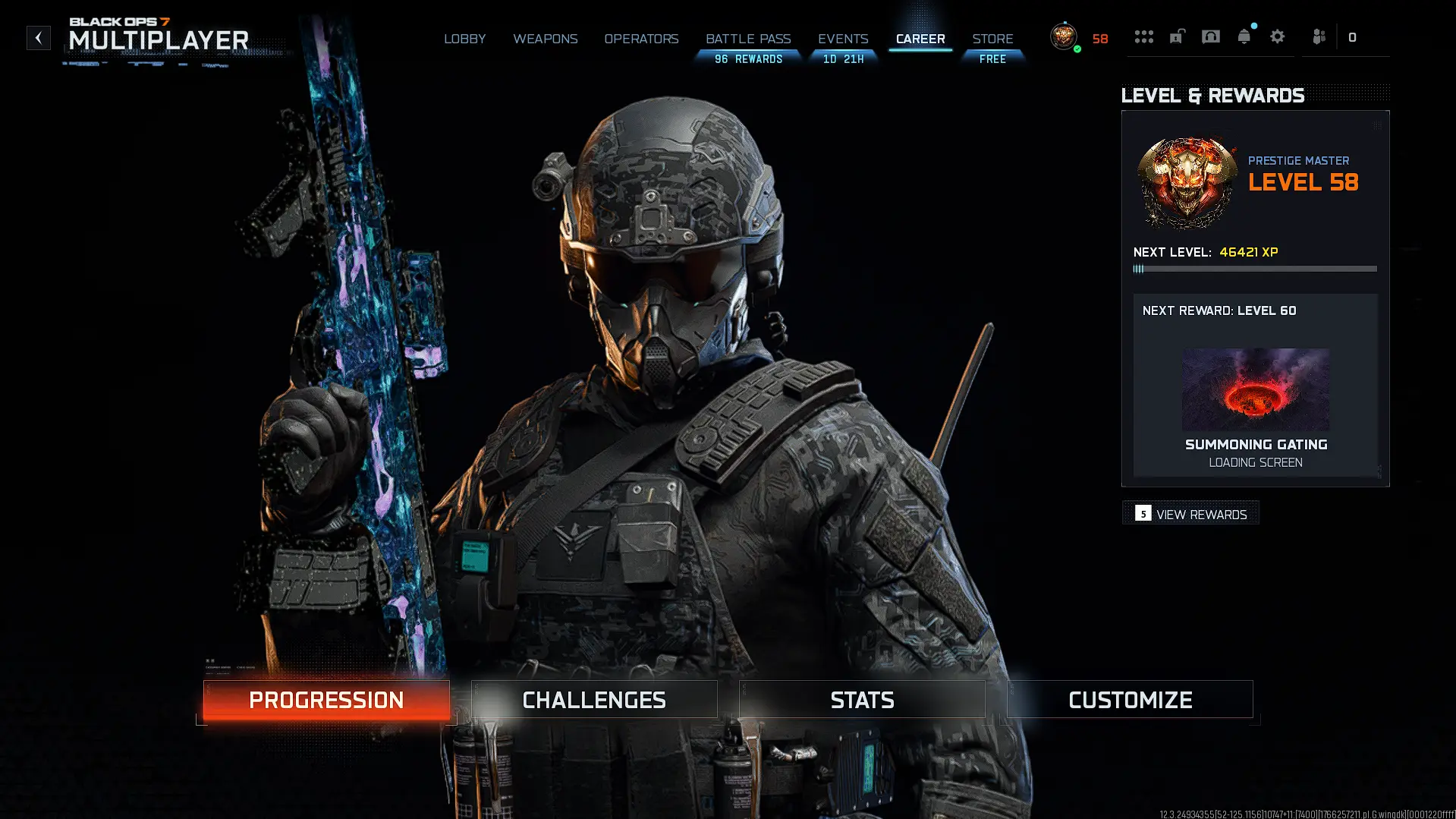Select the Operators menu item
1456x819 pixels.
coord(641,39)
